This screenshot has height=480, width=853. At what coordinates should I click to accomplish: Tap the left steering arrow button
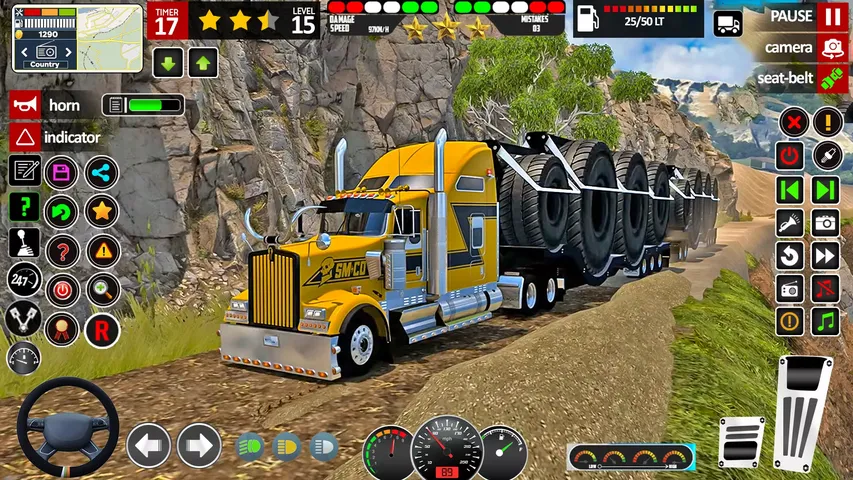pos(148,445)
